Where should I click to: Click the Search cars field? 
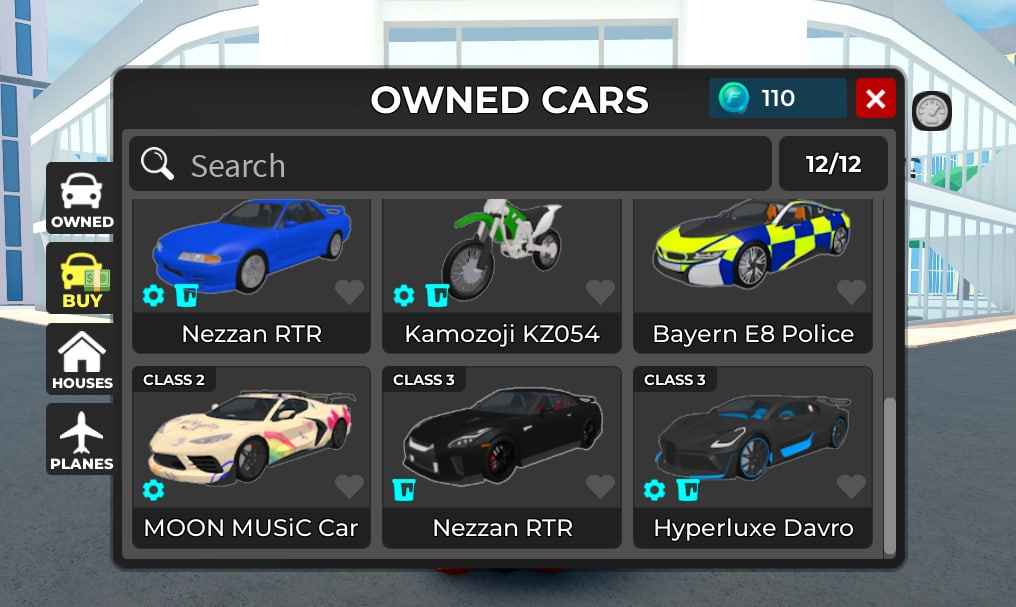tap(450, 164)
